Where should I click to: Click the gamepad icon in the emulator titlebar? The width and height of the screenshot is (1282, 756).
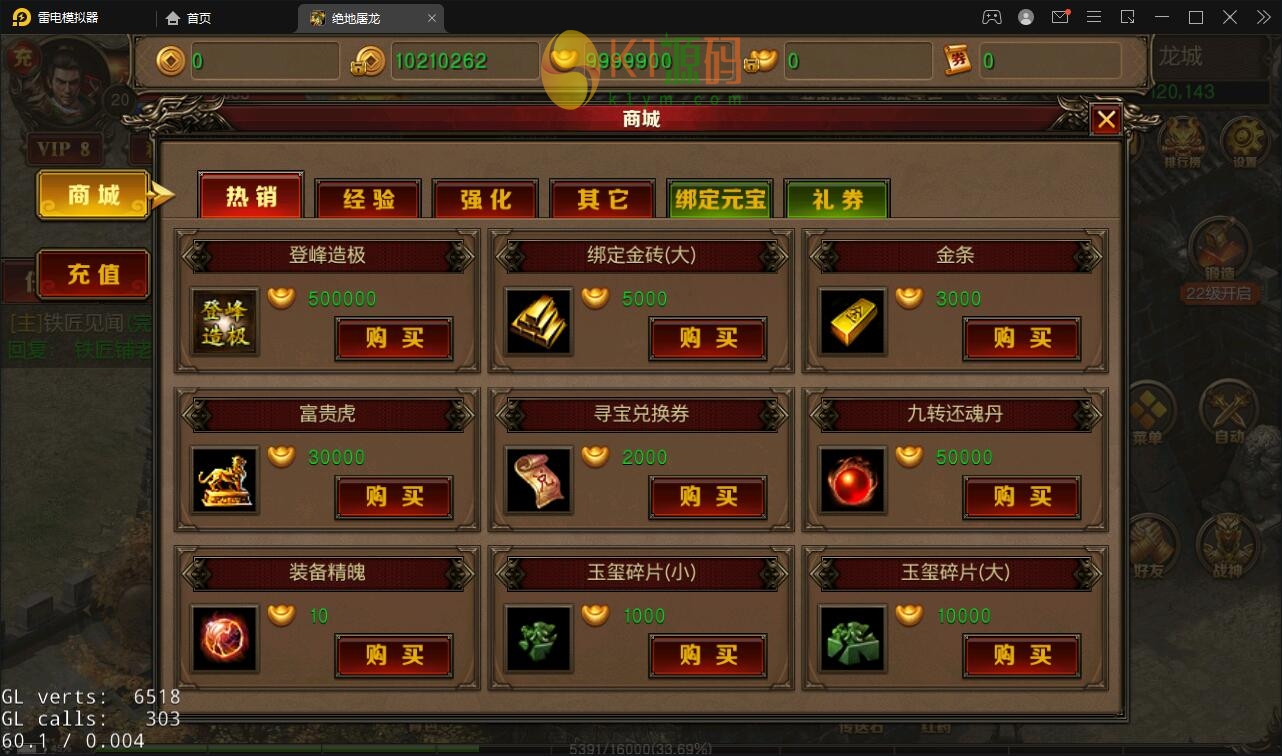coord(993,17)
